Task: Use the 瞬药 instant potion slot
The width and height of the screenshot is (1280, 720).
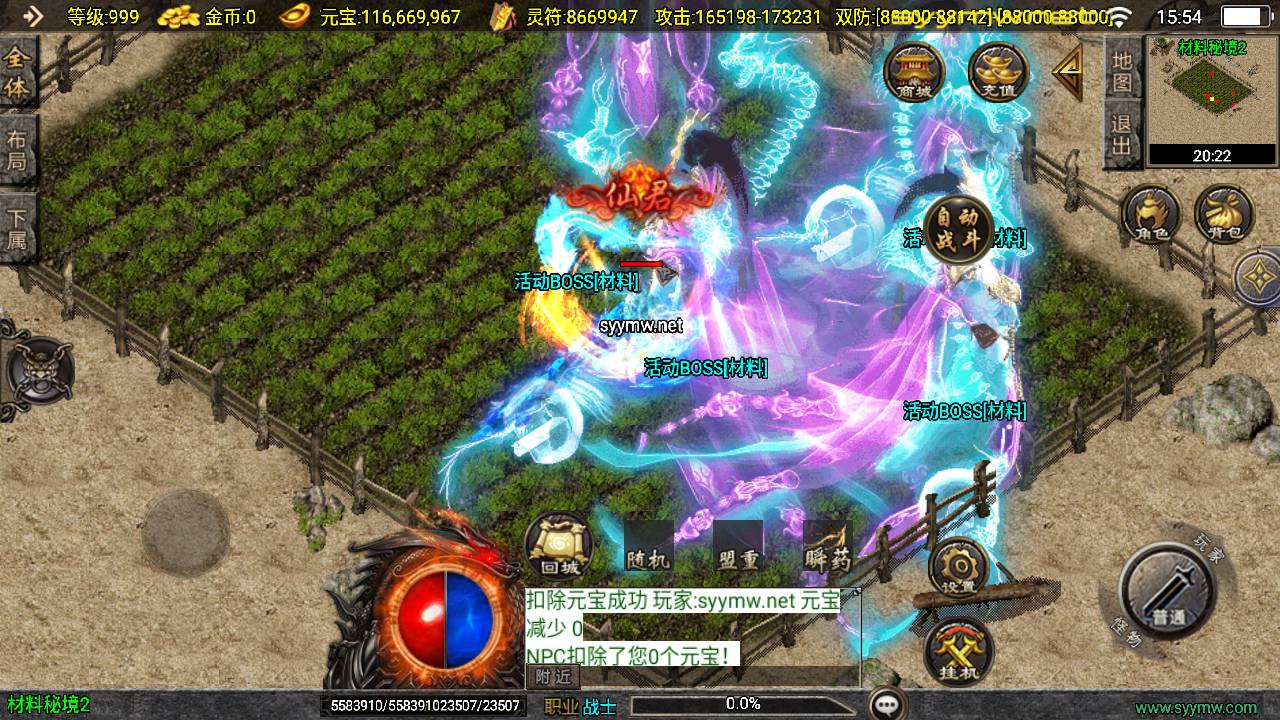Action: point(827,547)
